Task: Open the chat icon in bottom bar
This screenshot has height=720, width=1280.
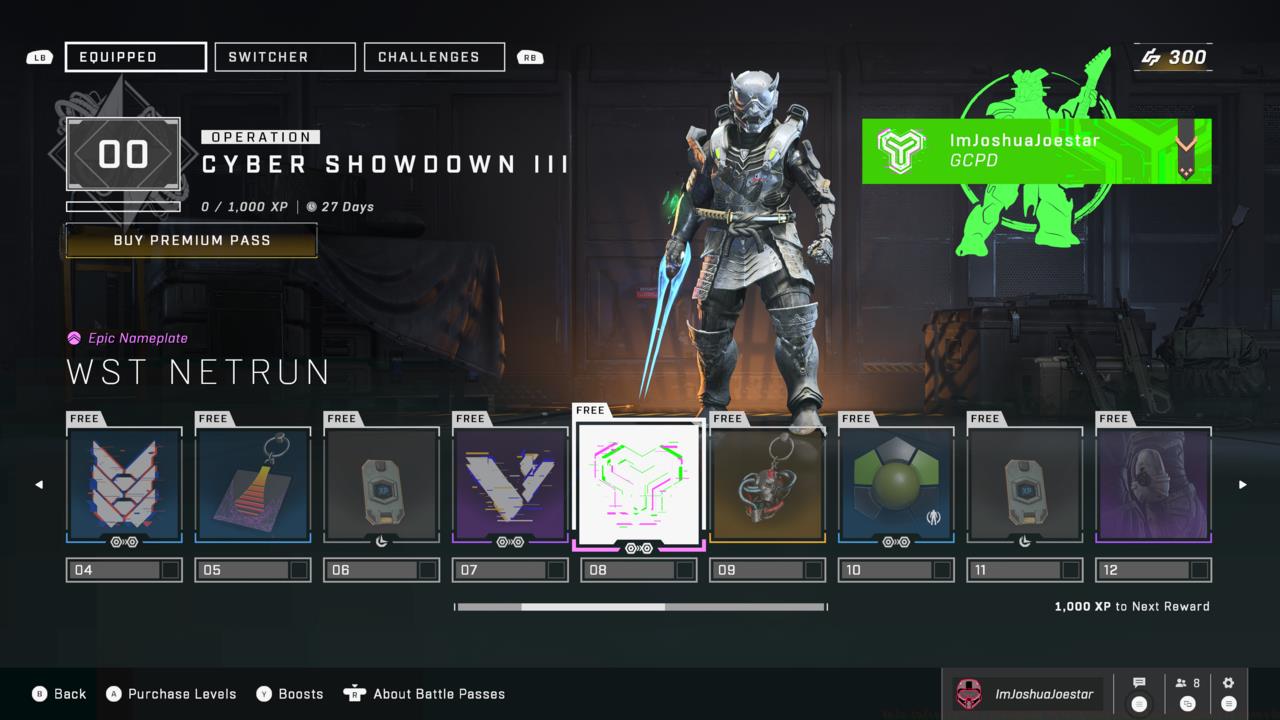Action: (x=1139, y=693)
